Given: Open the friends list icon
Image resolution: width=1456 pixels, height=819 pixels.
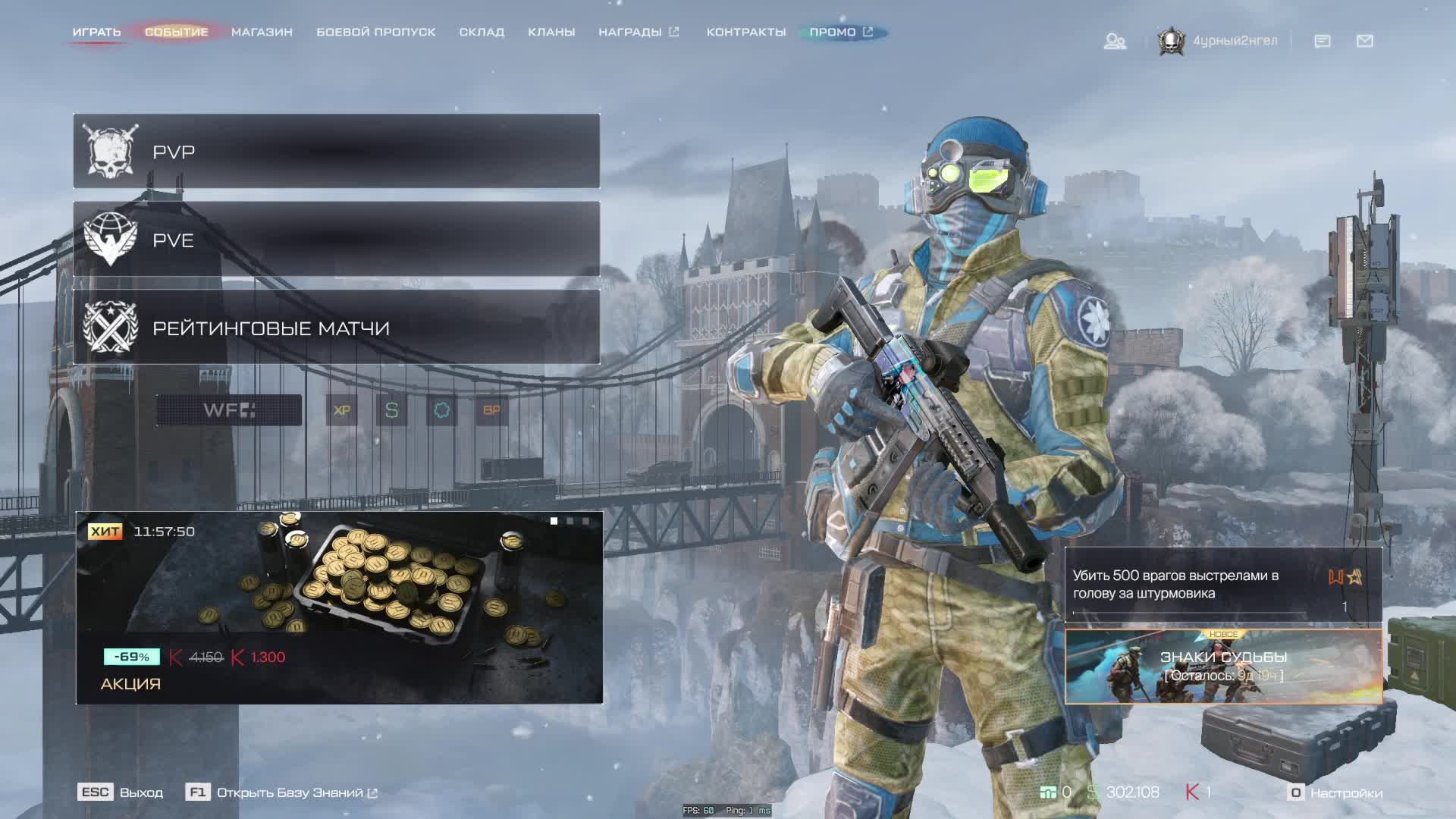Looking at the screenshot, I should [1114, 41].
